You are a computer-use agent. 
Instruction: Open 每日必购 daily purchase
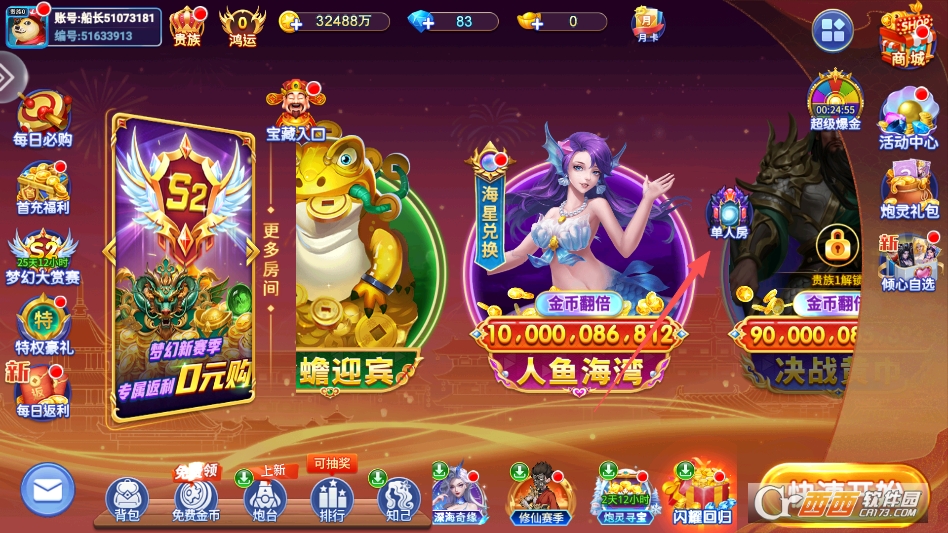pyautogui.click(x=42, y=118)
